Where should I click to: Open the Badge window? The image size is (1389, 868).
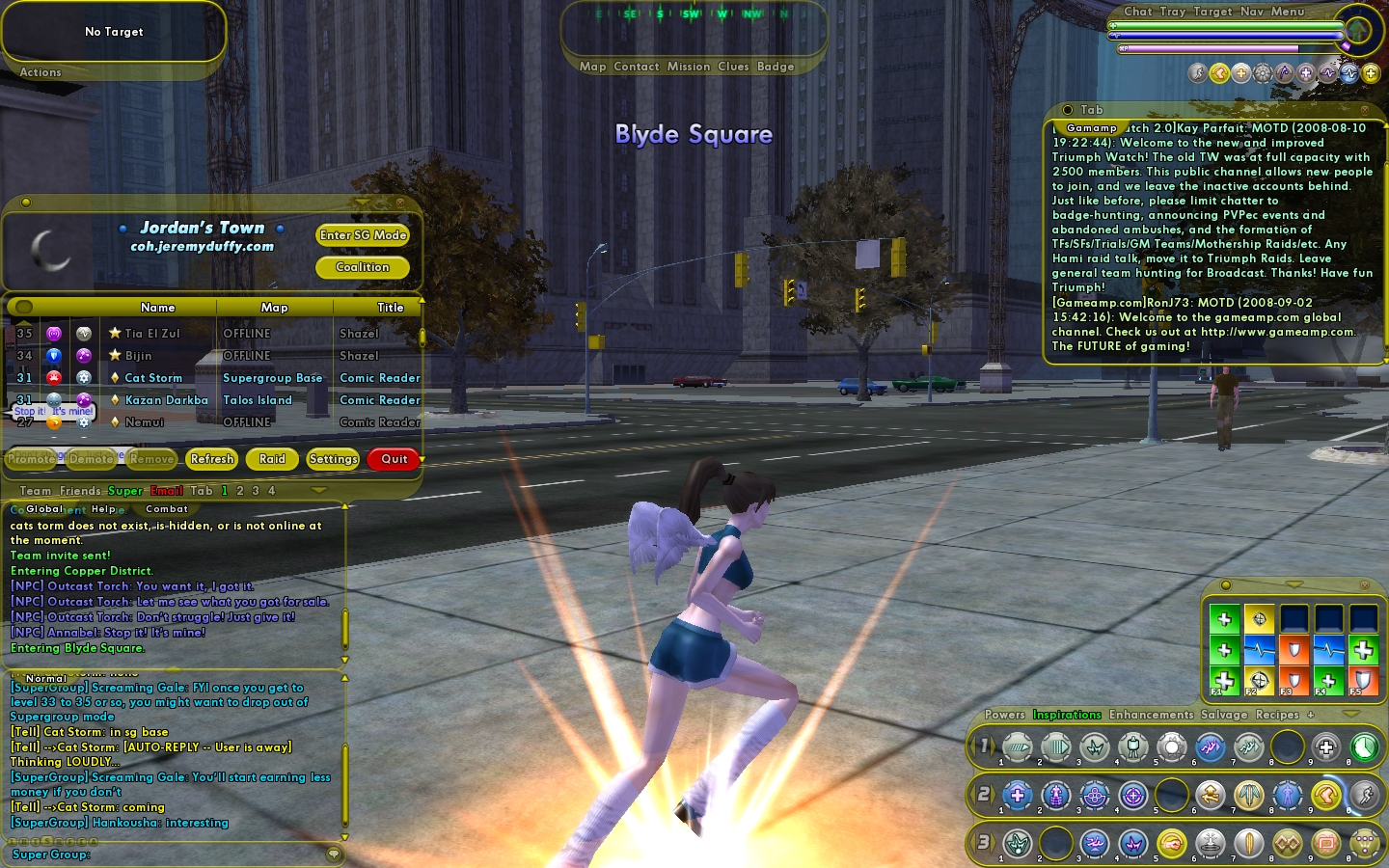(776, 67)
